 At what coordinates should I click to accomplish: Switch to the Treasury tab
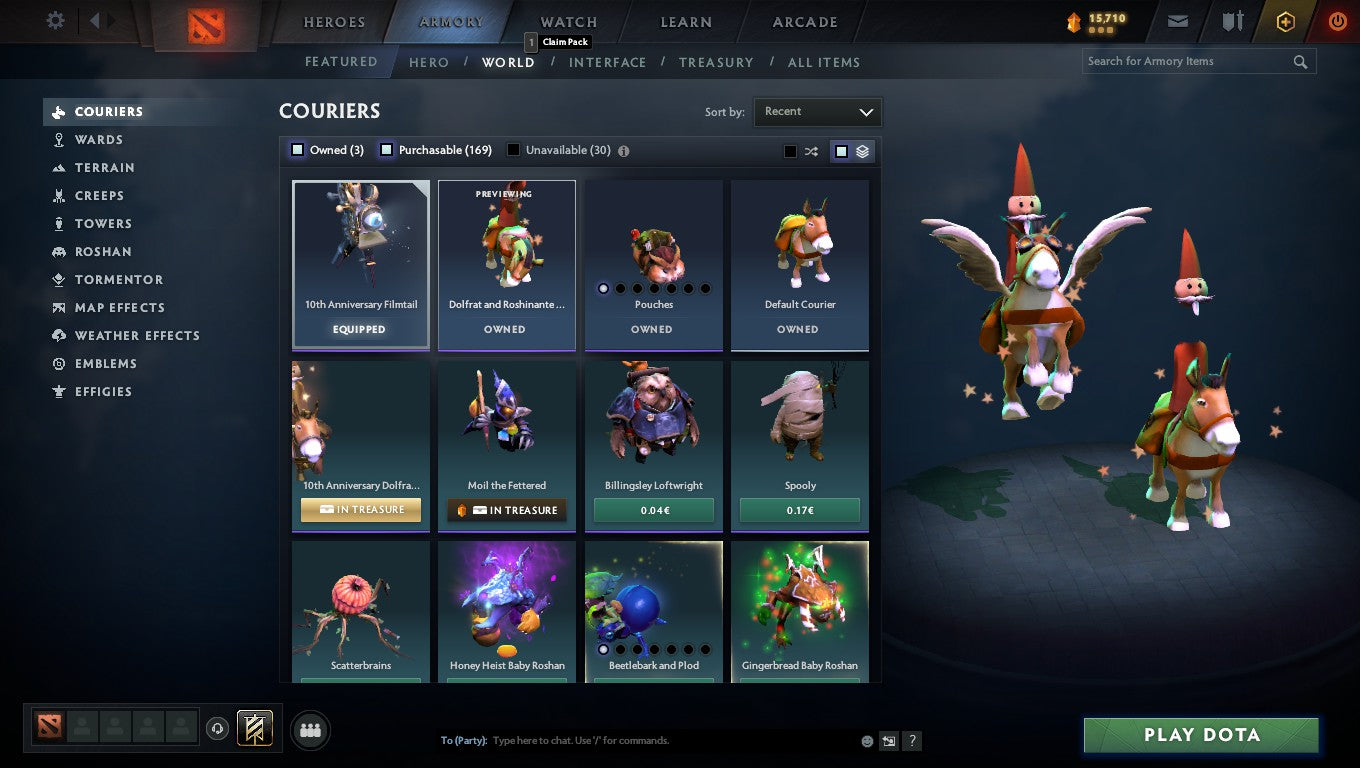(715, 62)
